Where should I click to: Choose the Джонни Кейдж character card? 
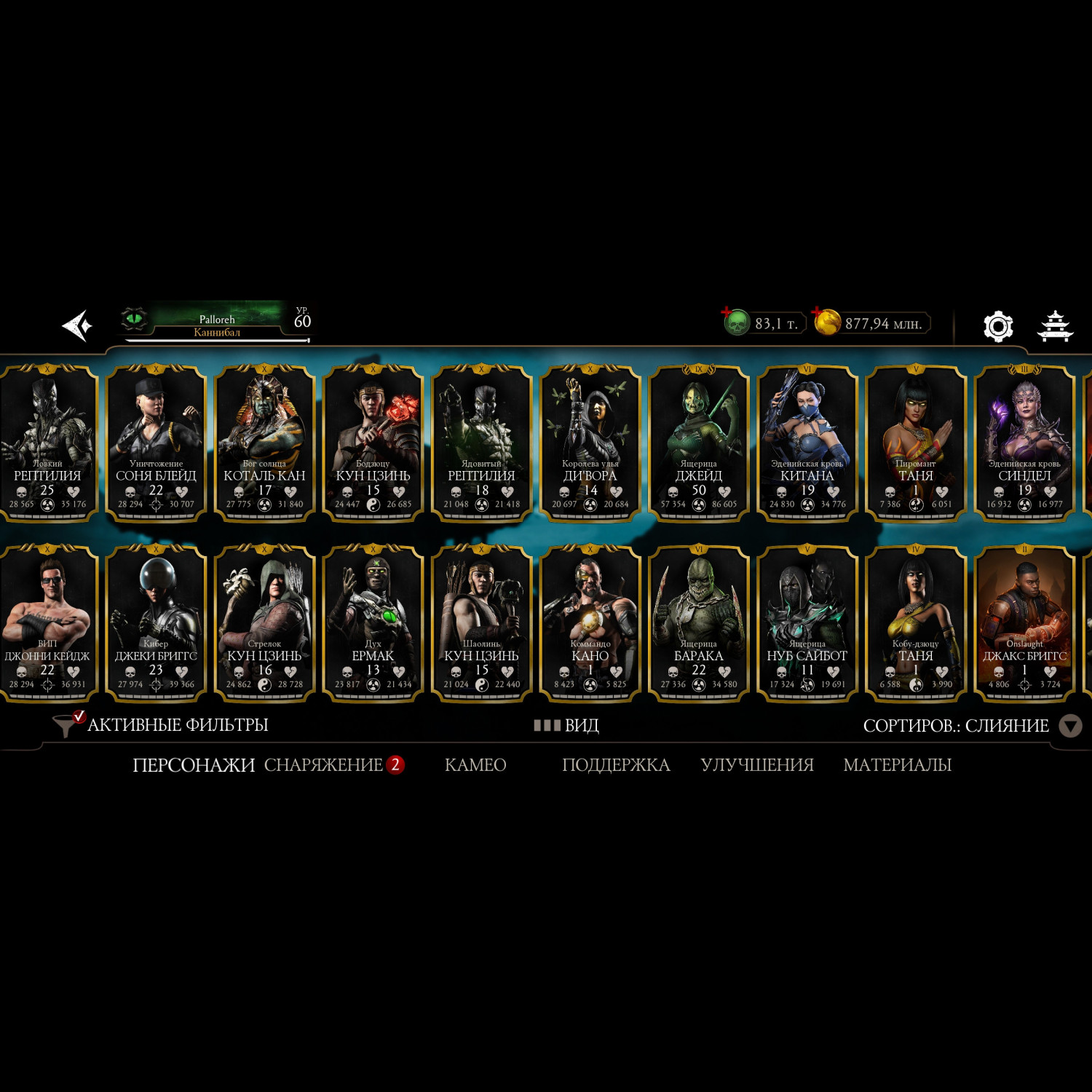pos(48,623)
